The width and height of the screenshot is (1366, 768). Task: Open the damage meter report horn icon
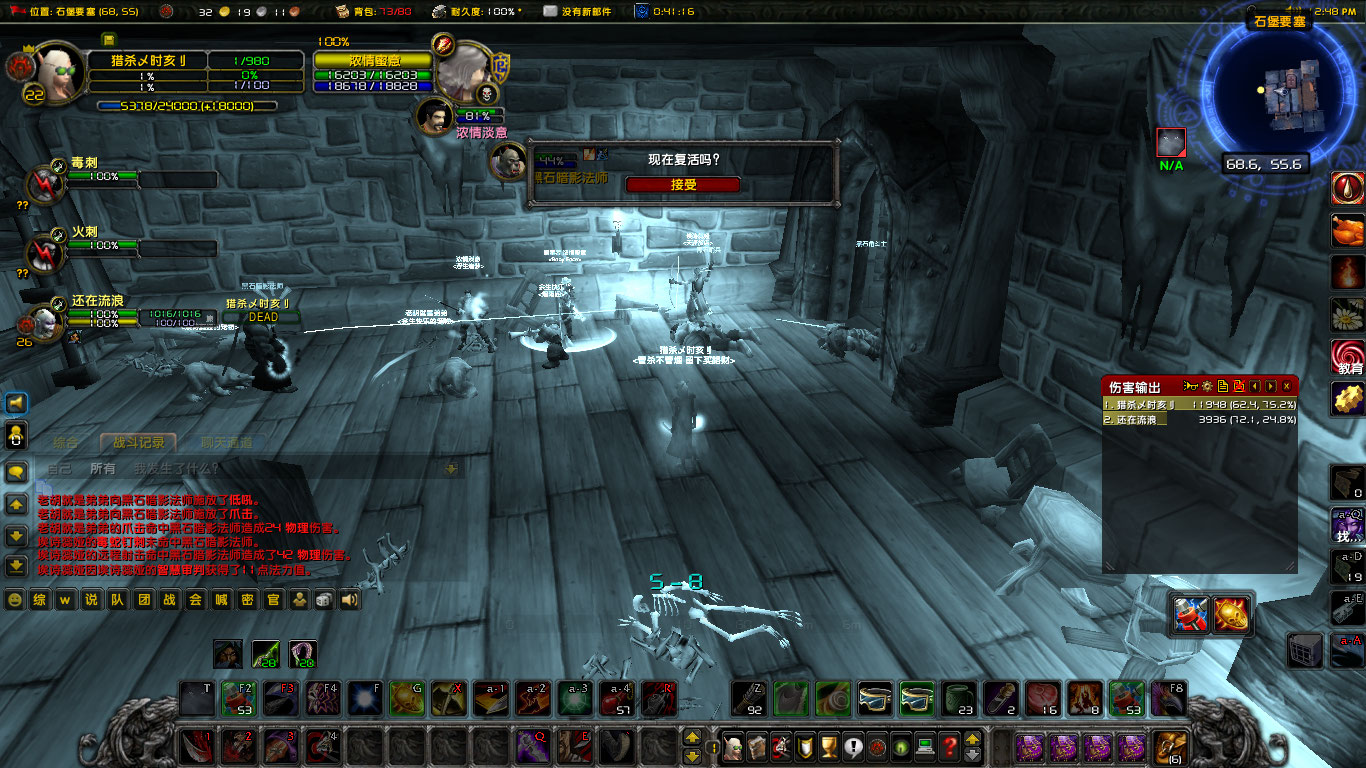(1190, 384)
